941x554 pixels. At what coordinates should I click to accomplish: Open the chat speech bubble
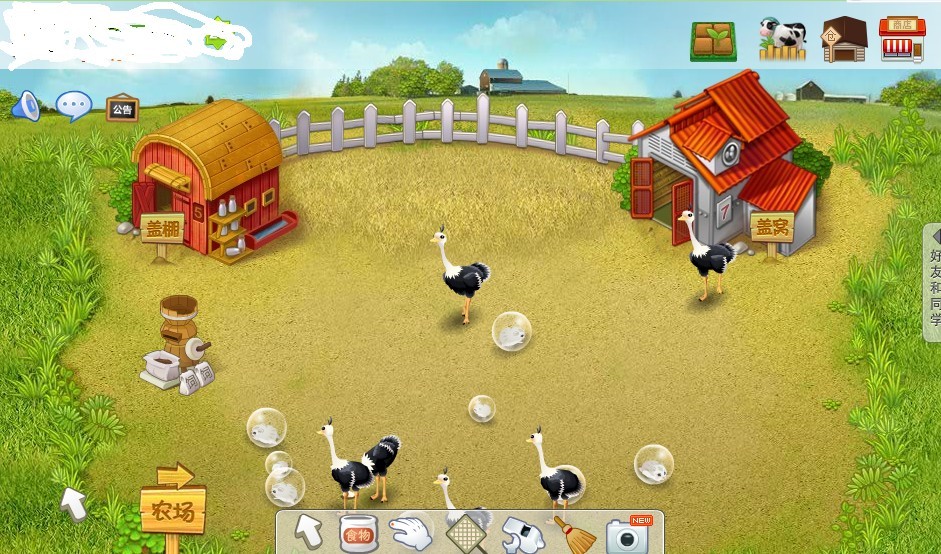click(73, 106)
